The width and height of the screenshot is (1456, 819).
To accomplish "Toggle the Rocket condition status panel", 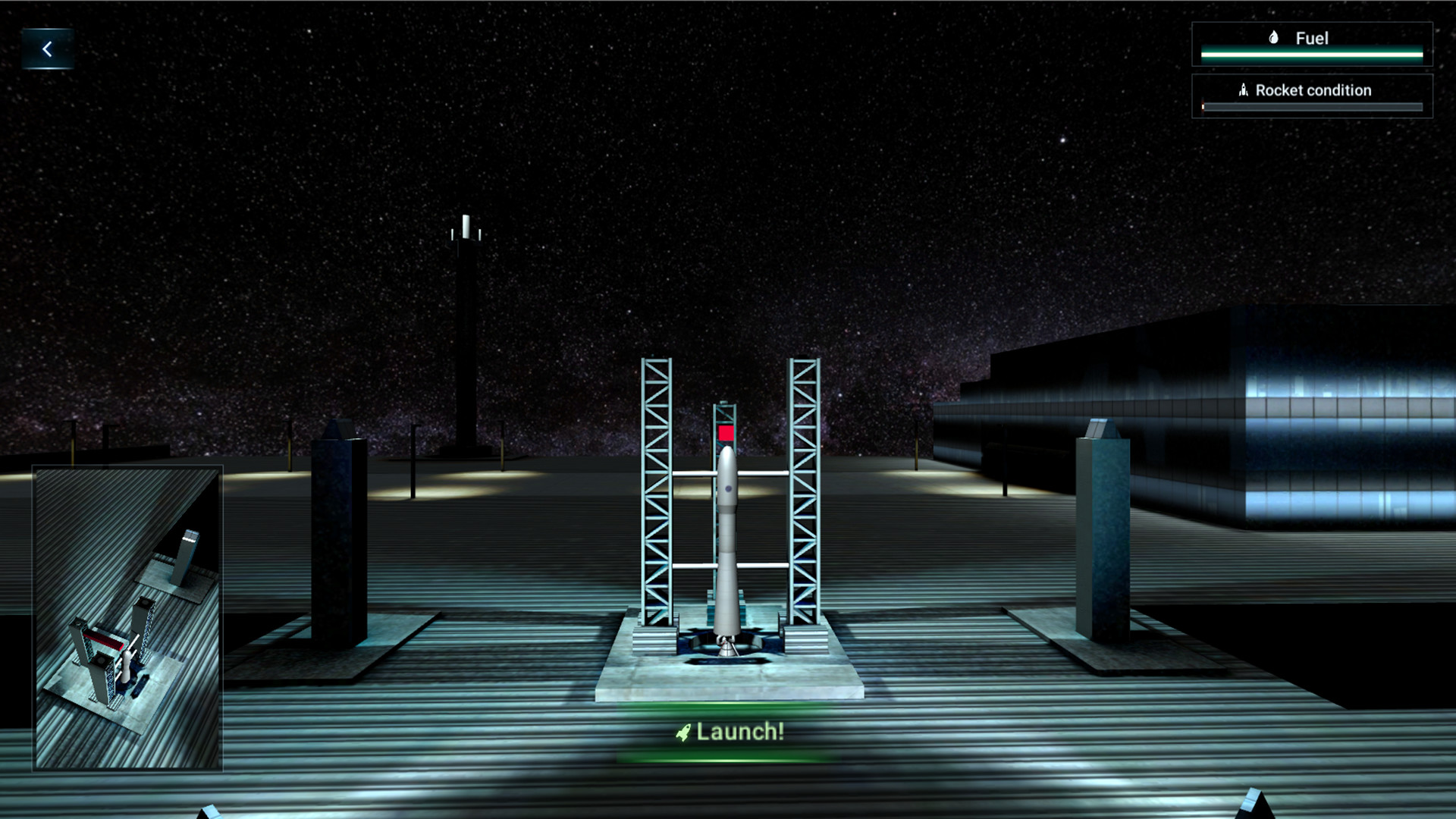I will point(1313,95).
